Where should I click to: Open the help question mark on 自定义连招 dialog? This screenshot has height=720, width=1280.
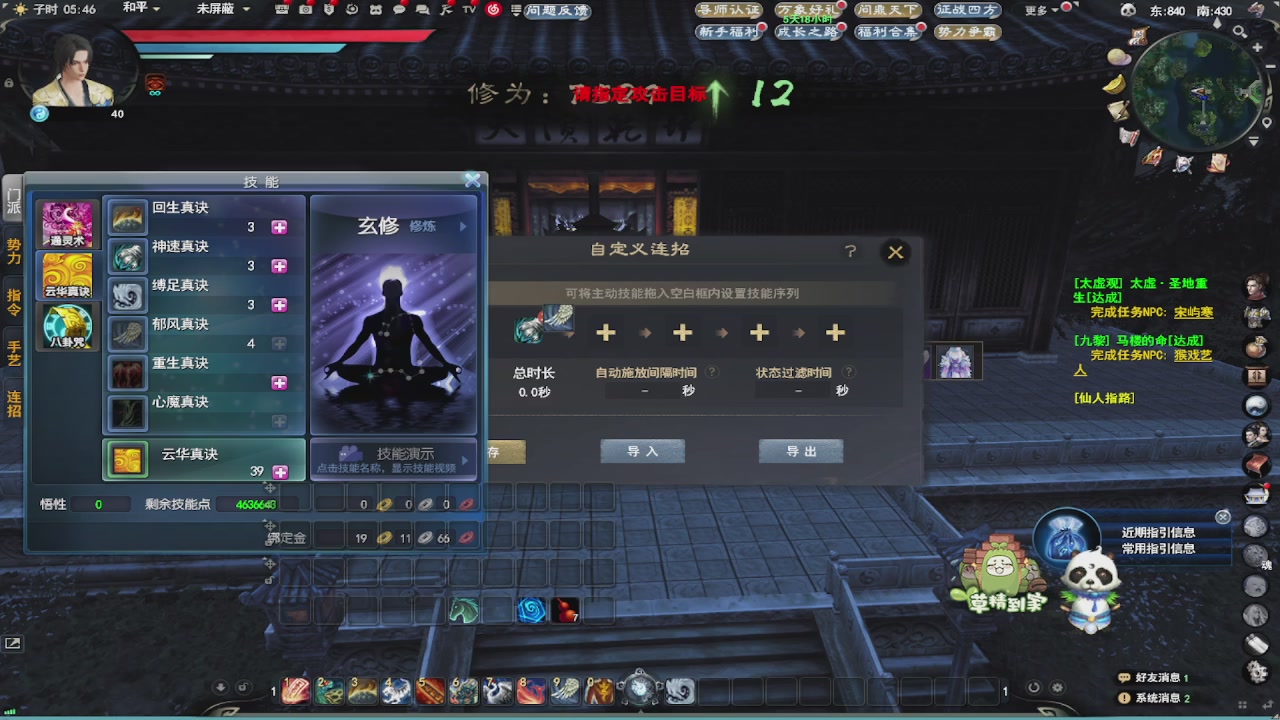tap(850, 251)
